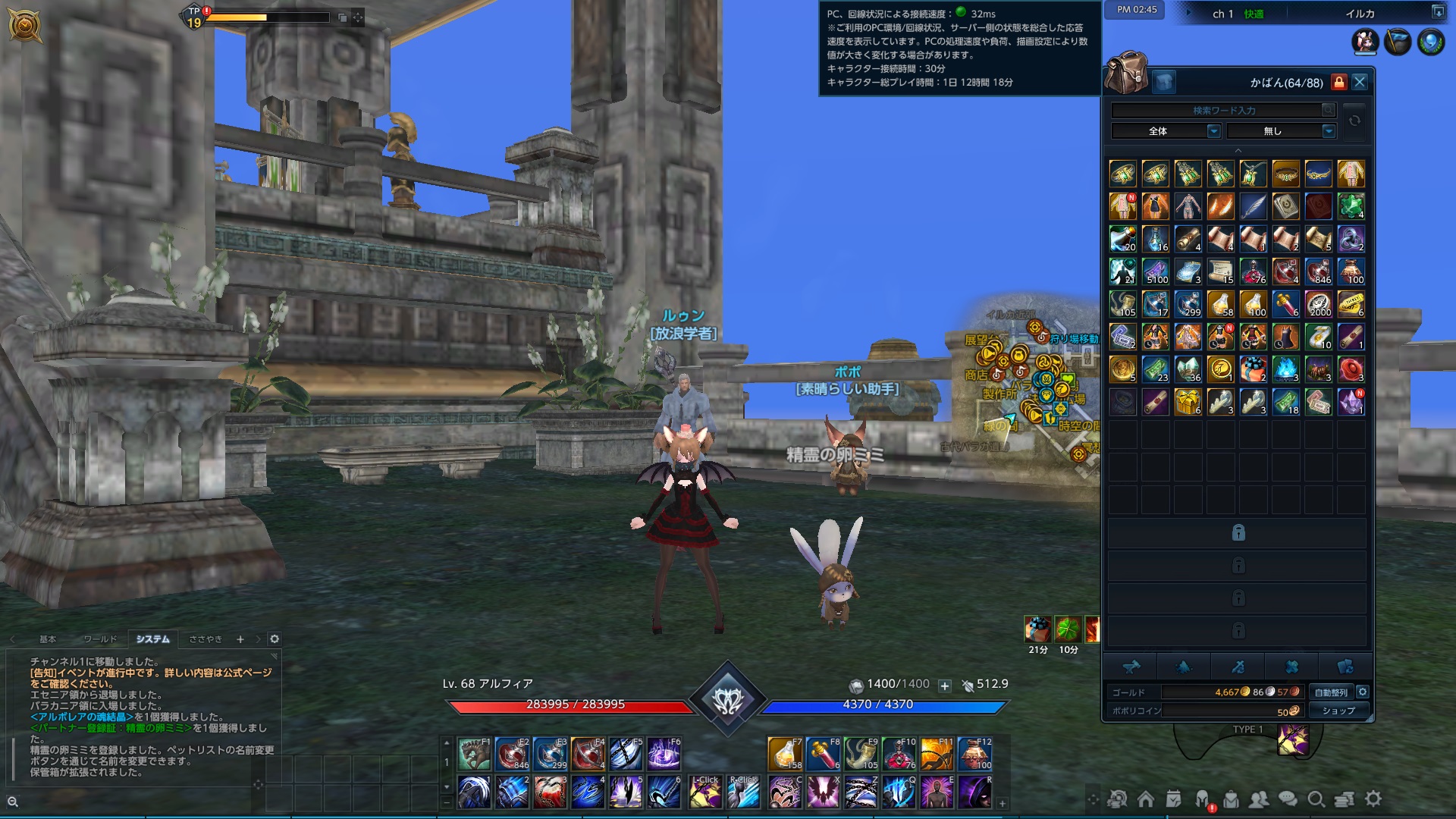Open the chat options gear beside ささやき

[275, 639]
